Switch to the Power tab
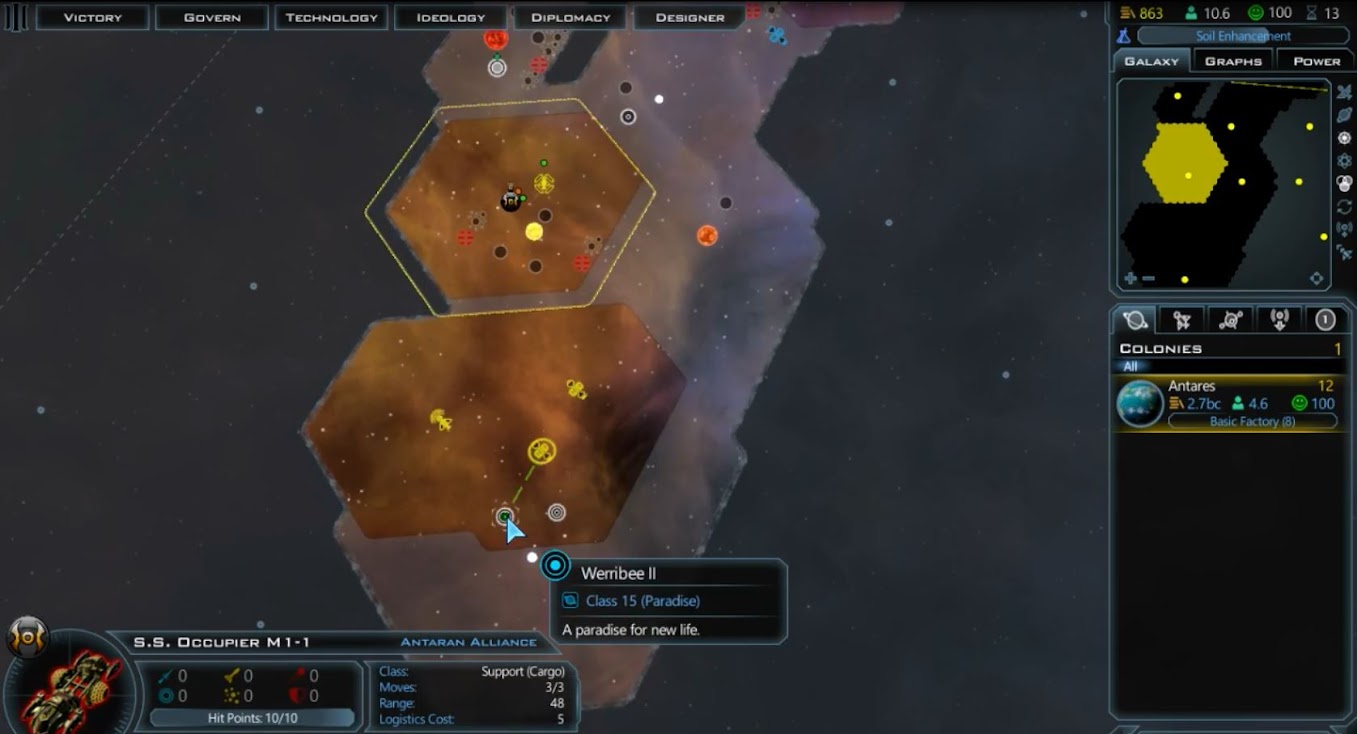Image resolution: width=1357 pixels, height=734 pixels. tap(1316, 61)
